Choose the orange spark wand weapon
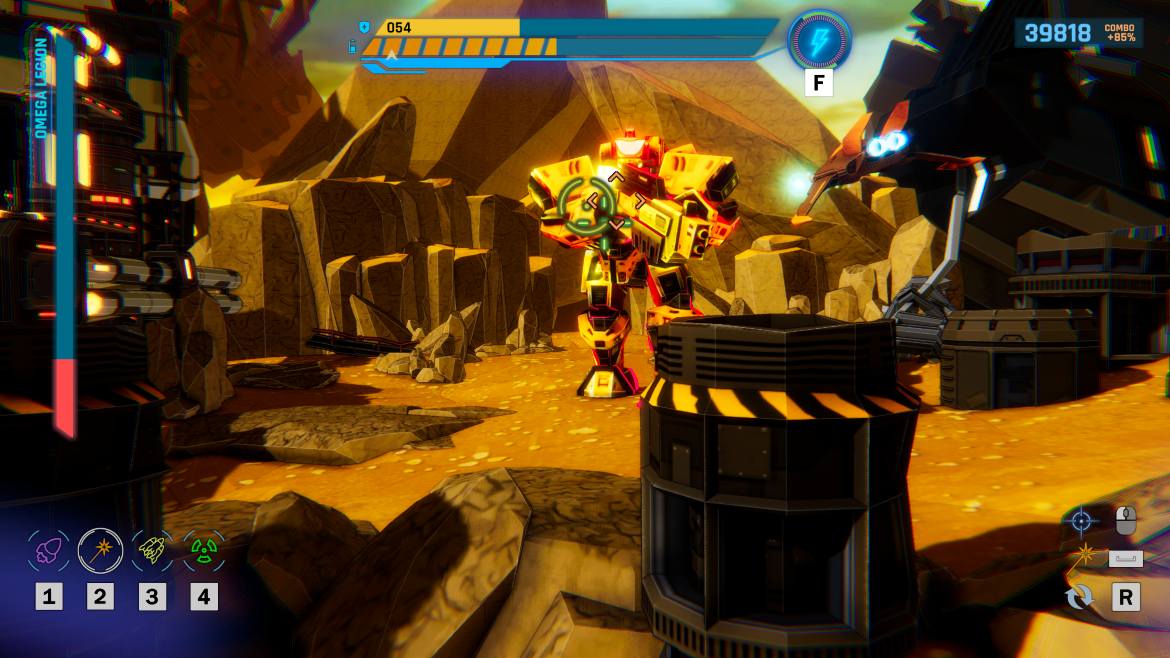The image size is (1170, 658). (x=100, y=550)
